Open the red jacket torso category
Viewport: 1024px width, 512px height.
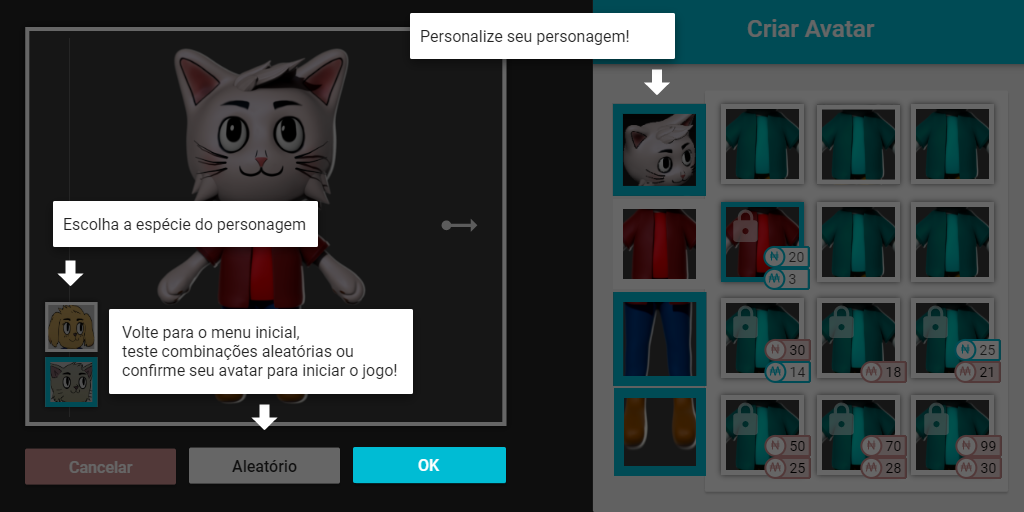(x=659, y=244)
